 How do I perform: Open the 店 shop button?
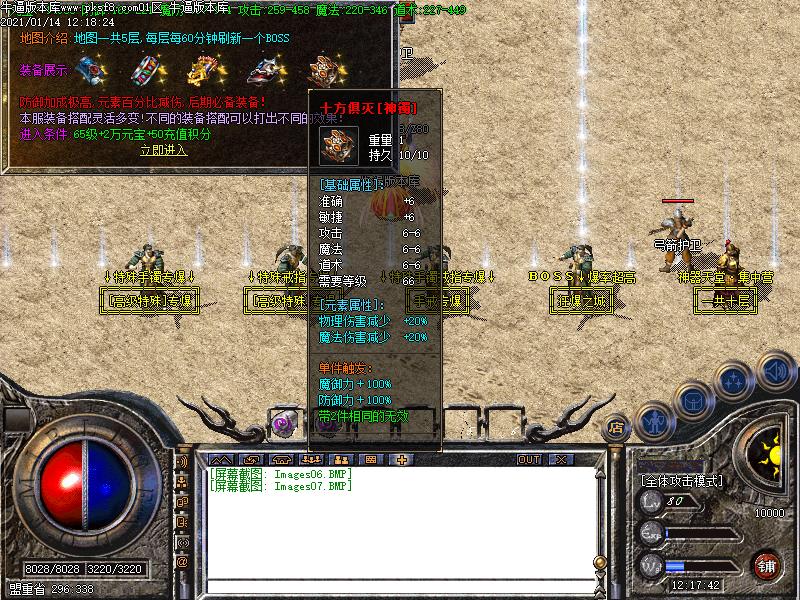coord(617,428)
